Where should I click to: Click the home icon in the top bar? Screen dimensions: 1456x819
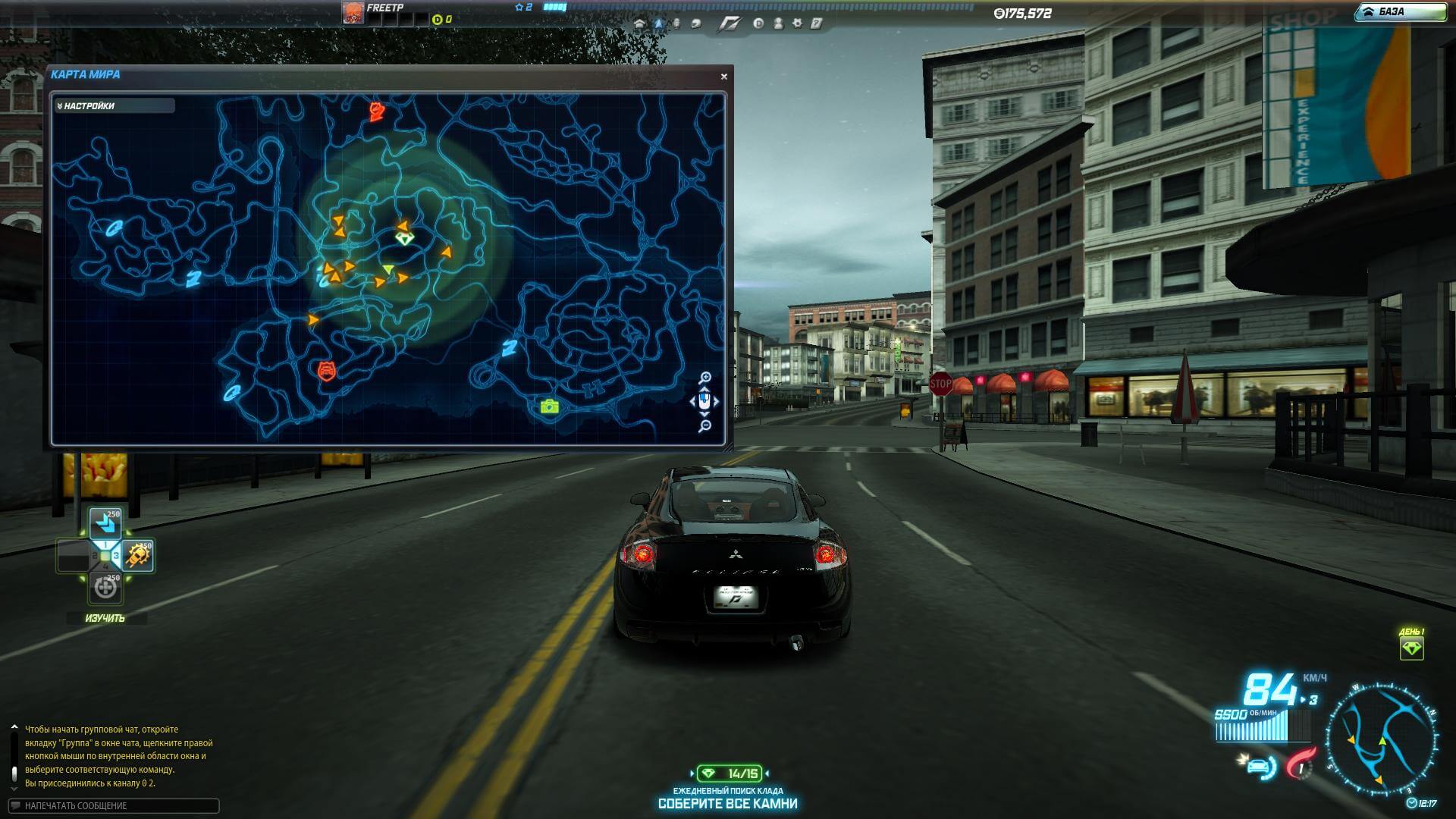click(639, 24)
